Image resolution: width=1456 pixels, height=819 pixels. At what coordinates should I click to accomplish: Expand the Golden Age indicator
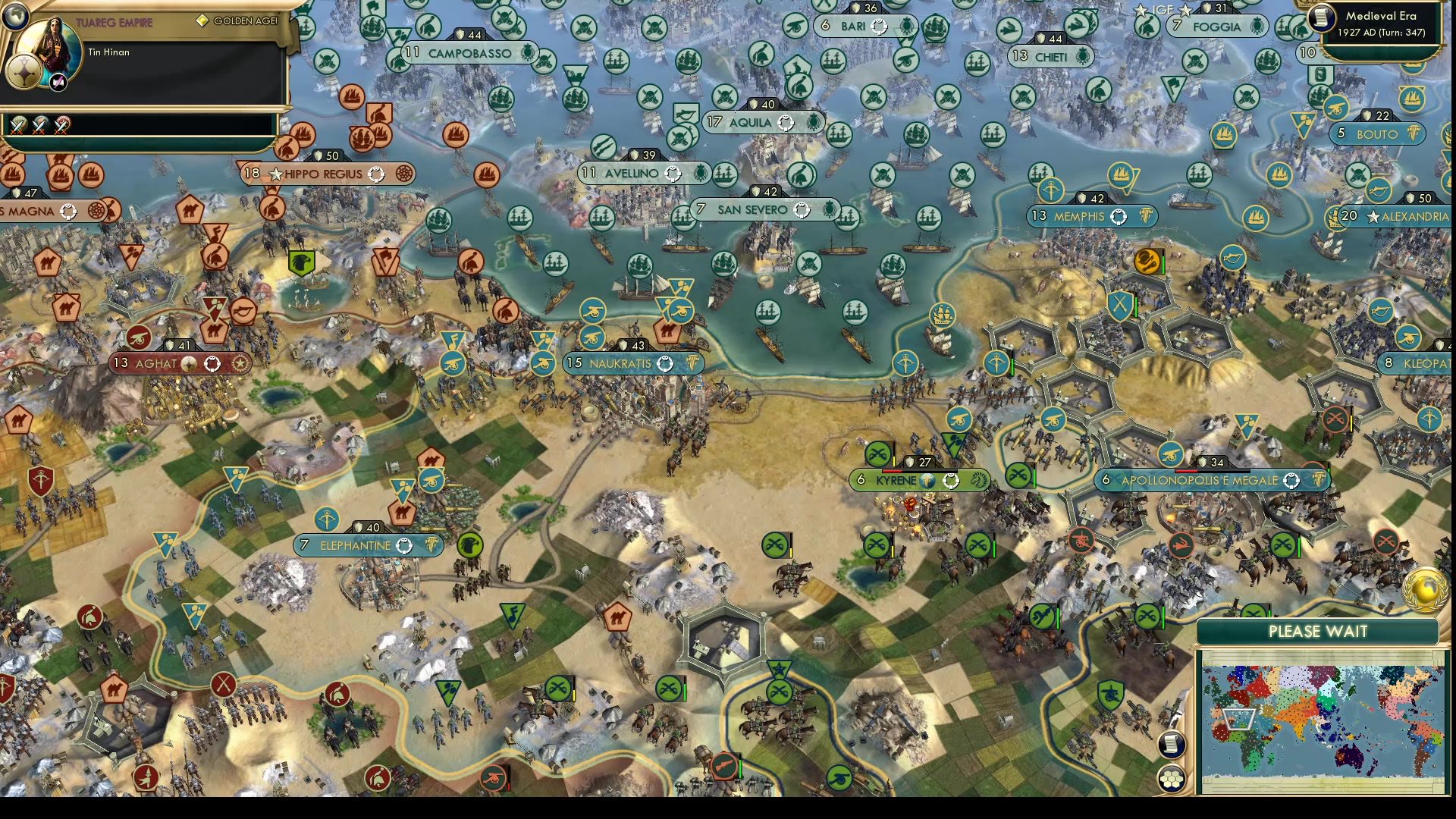pyautogui.click(x=237, y=22)
